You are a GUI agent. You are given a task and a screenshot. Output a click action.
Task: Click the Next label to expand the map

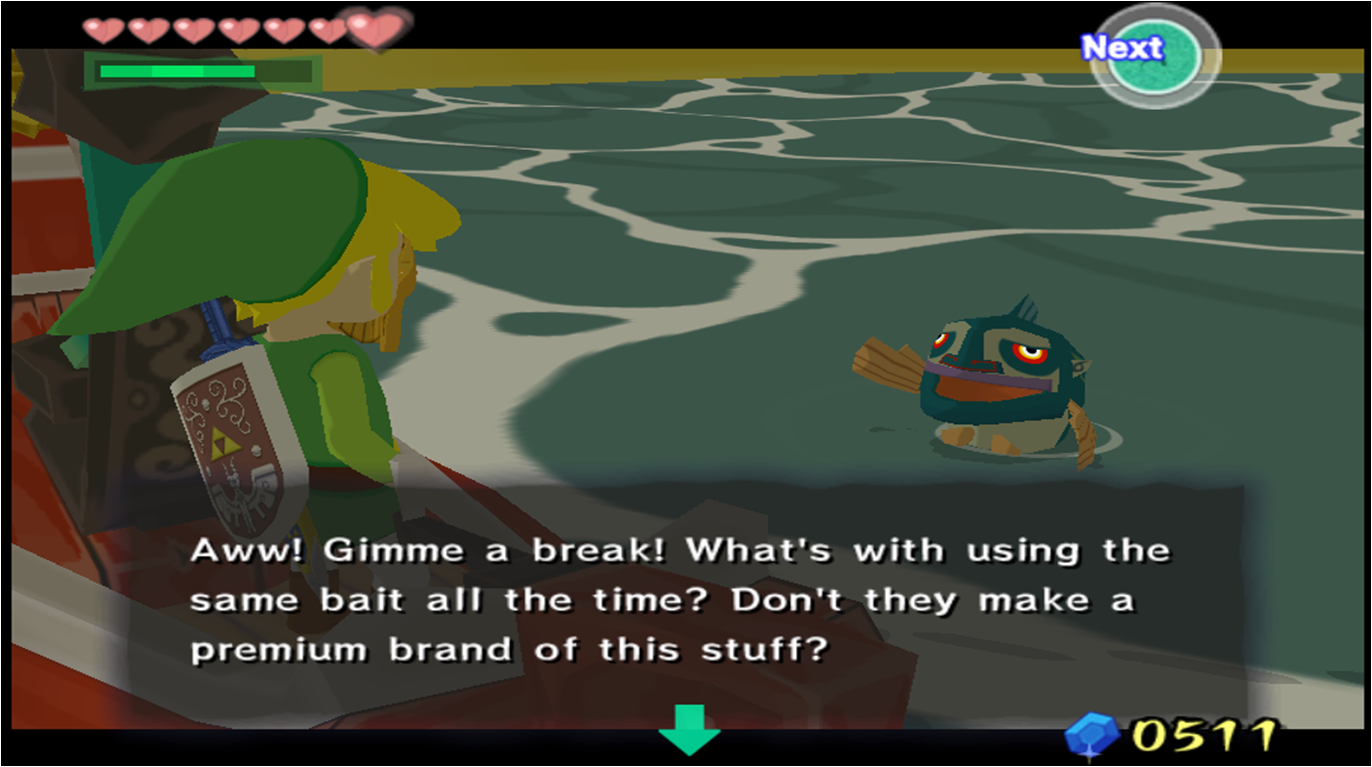click(1122, 47)
